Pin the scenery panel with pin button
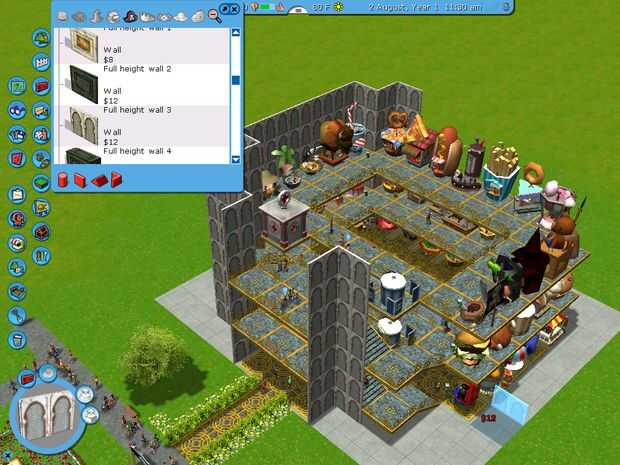Image resolution: width=620 pixels, height=465 pixels. 223,8
